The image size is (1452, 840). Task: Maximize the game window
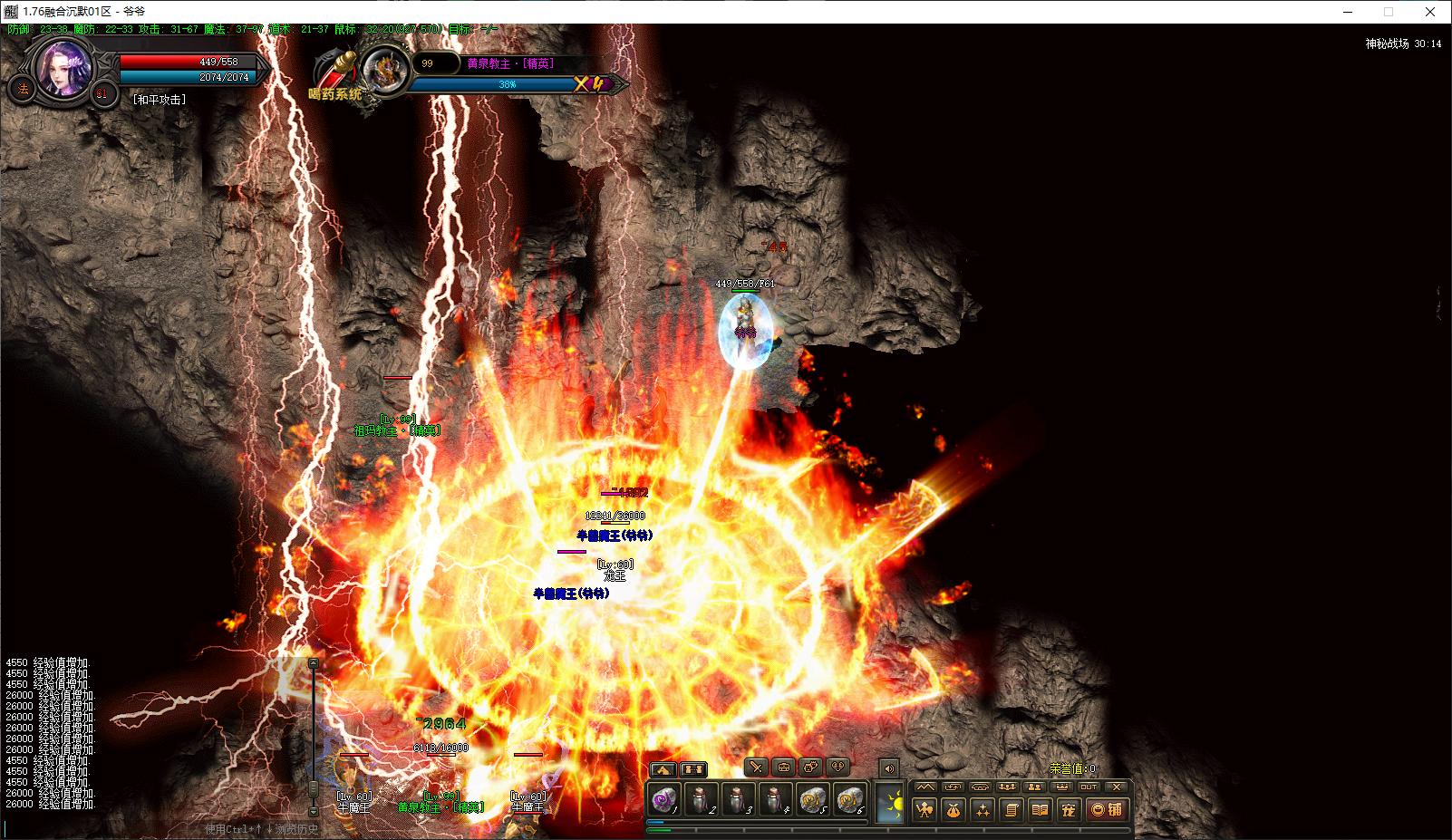click(1388, 12)
